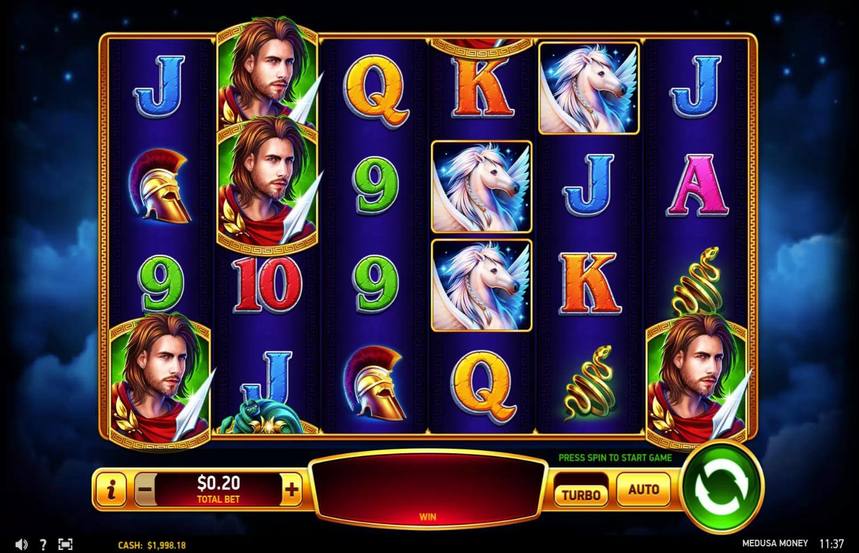
Task: Open the Auto spin options
Action: (x=643, y=491)
